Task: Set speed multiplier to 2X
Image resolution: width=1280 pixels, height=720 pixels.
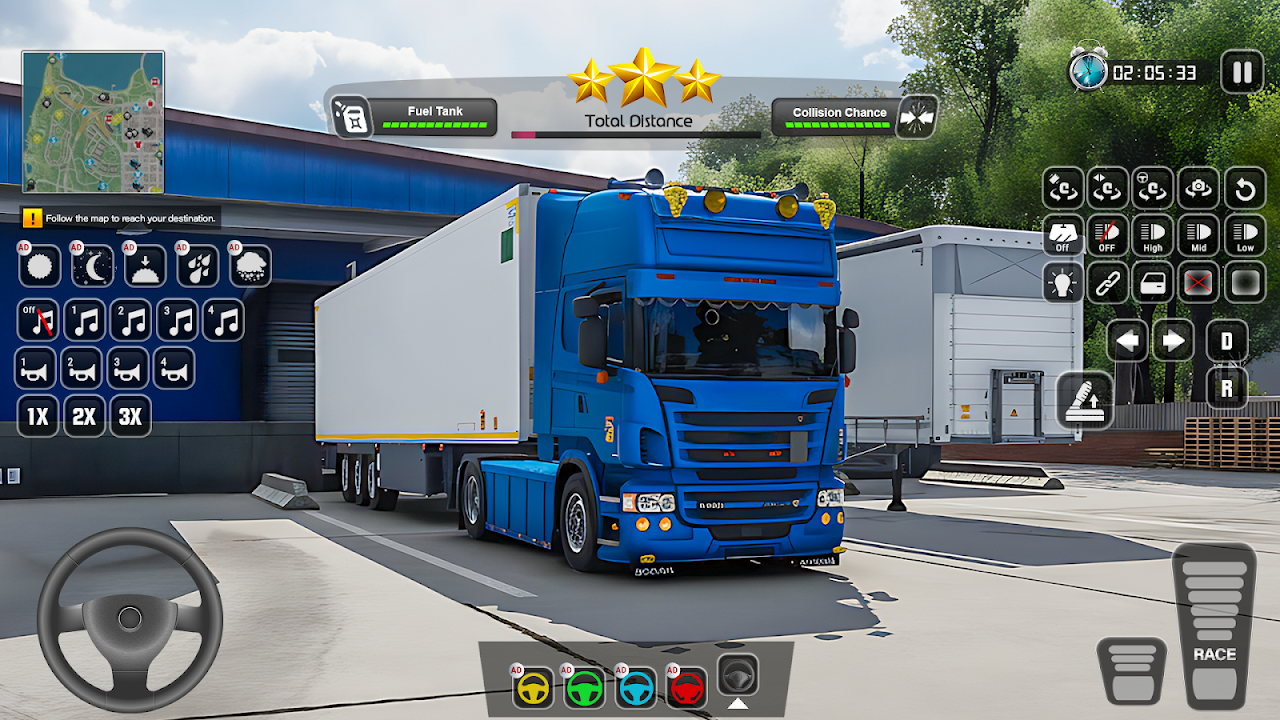Action: coord(84,416)
